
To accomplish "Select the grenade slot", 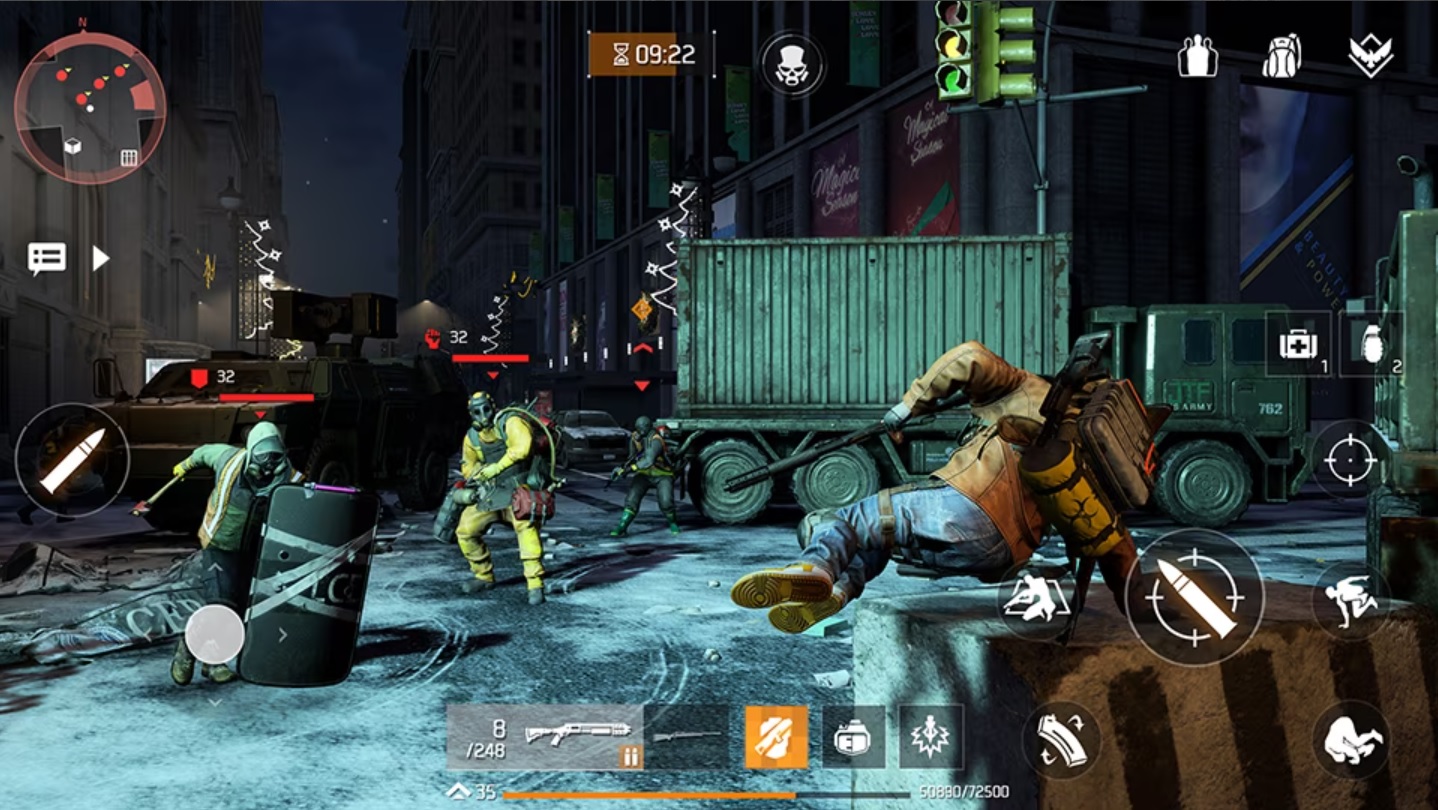I will (x=1370, y=344).
